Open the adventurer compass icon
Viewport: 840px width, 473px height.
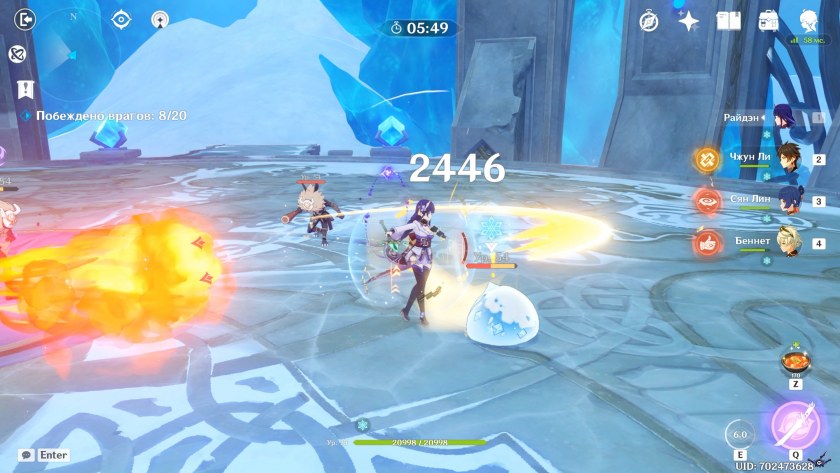[649, 20]
